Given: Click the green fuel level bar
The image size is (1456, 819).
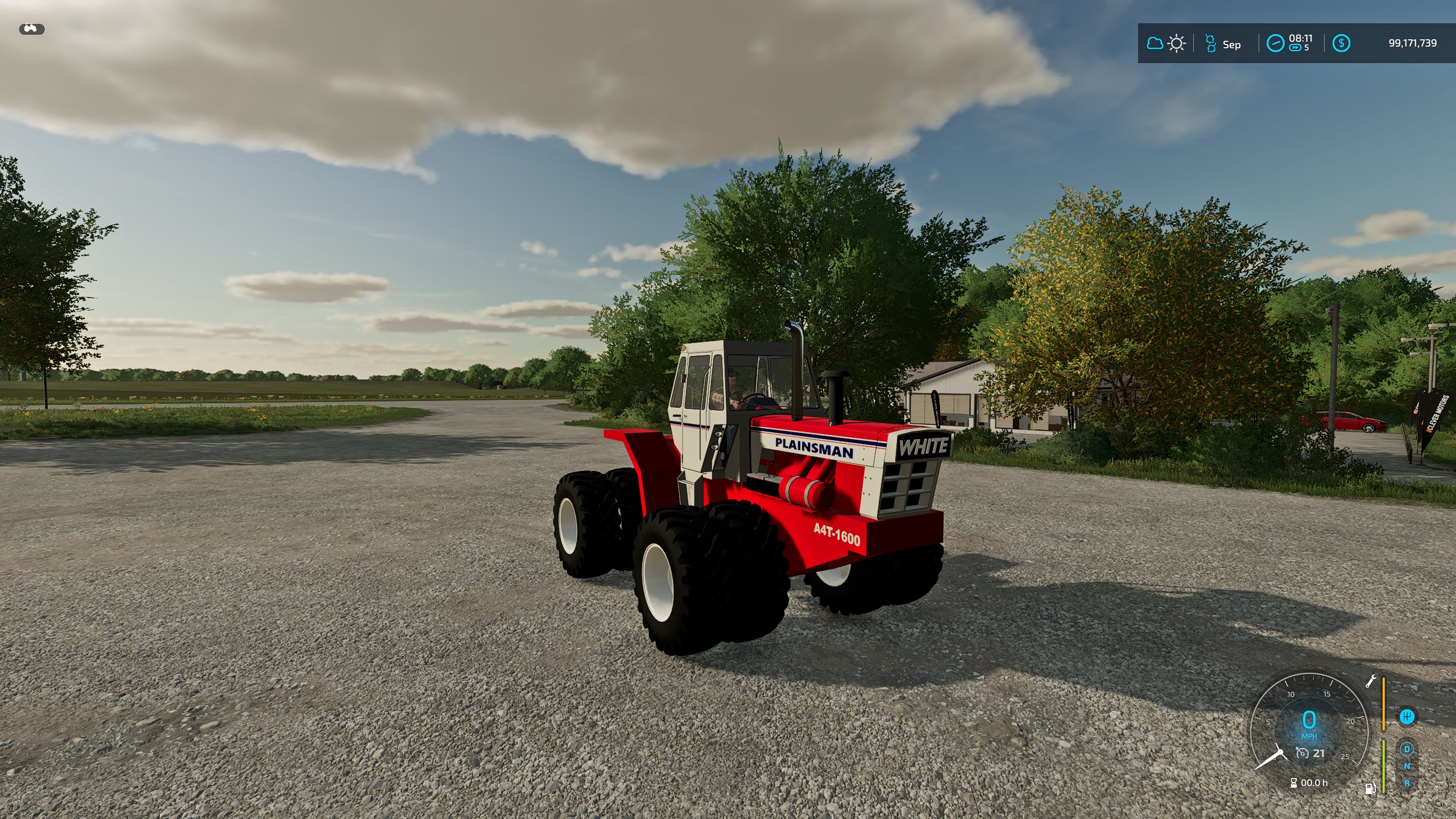Looking at the screenshot, I should point(1383,766).
